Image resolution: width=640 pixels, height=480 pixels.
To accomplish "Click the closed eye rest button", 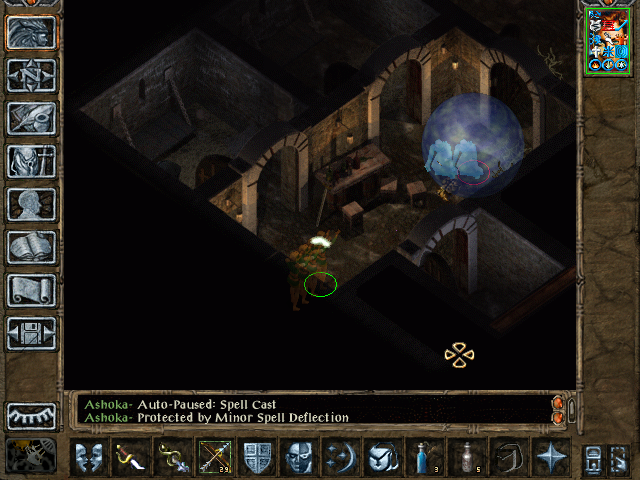I will tap(32, 414).
